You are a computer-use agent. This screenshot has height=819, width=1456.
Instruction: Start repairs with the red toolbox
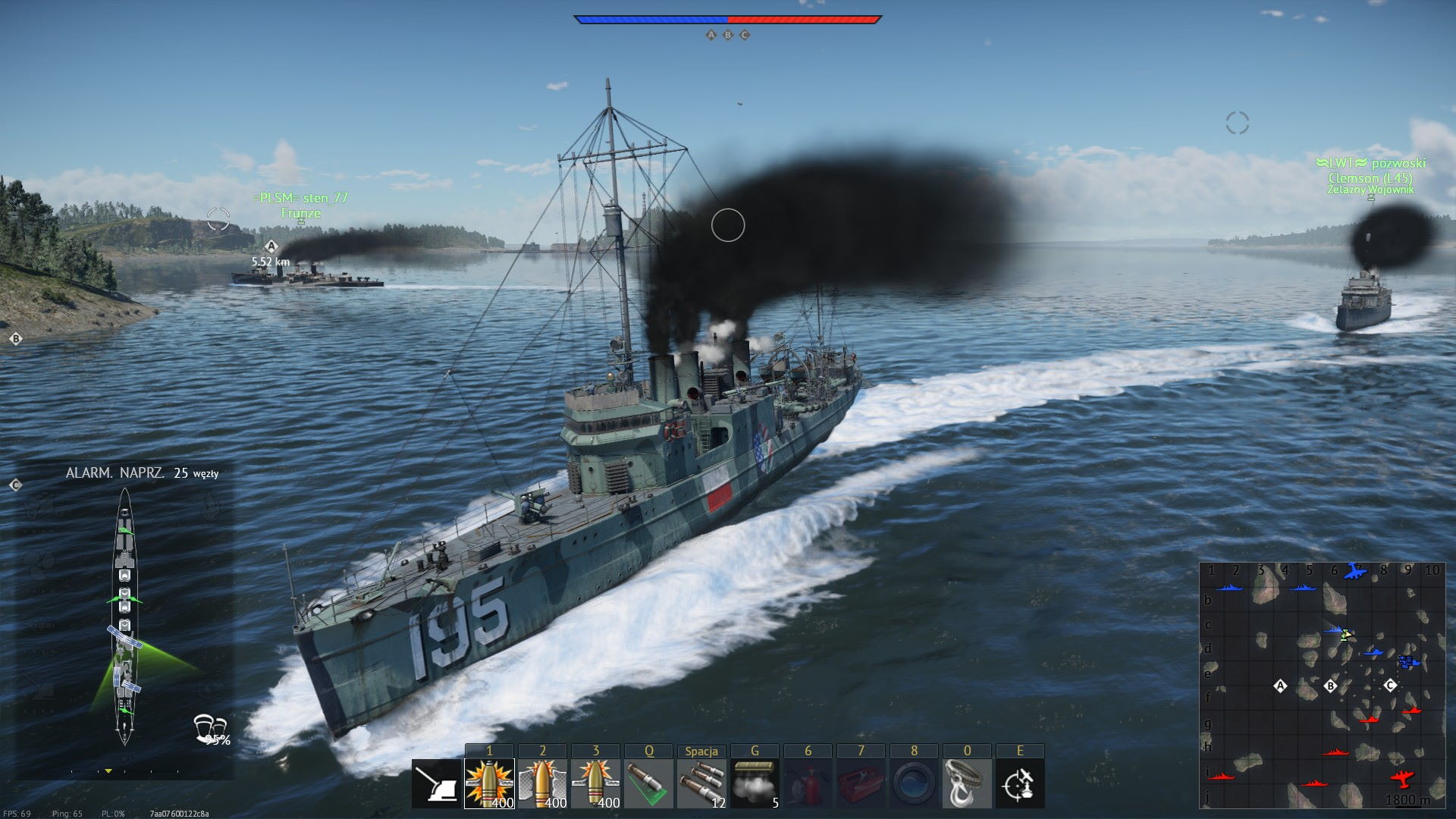pyautogui.click(x=861, y=784)
